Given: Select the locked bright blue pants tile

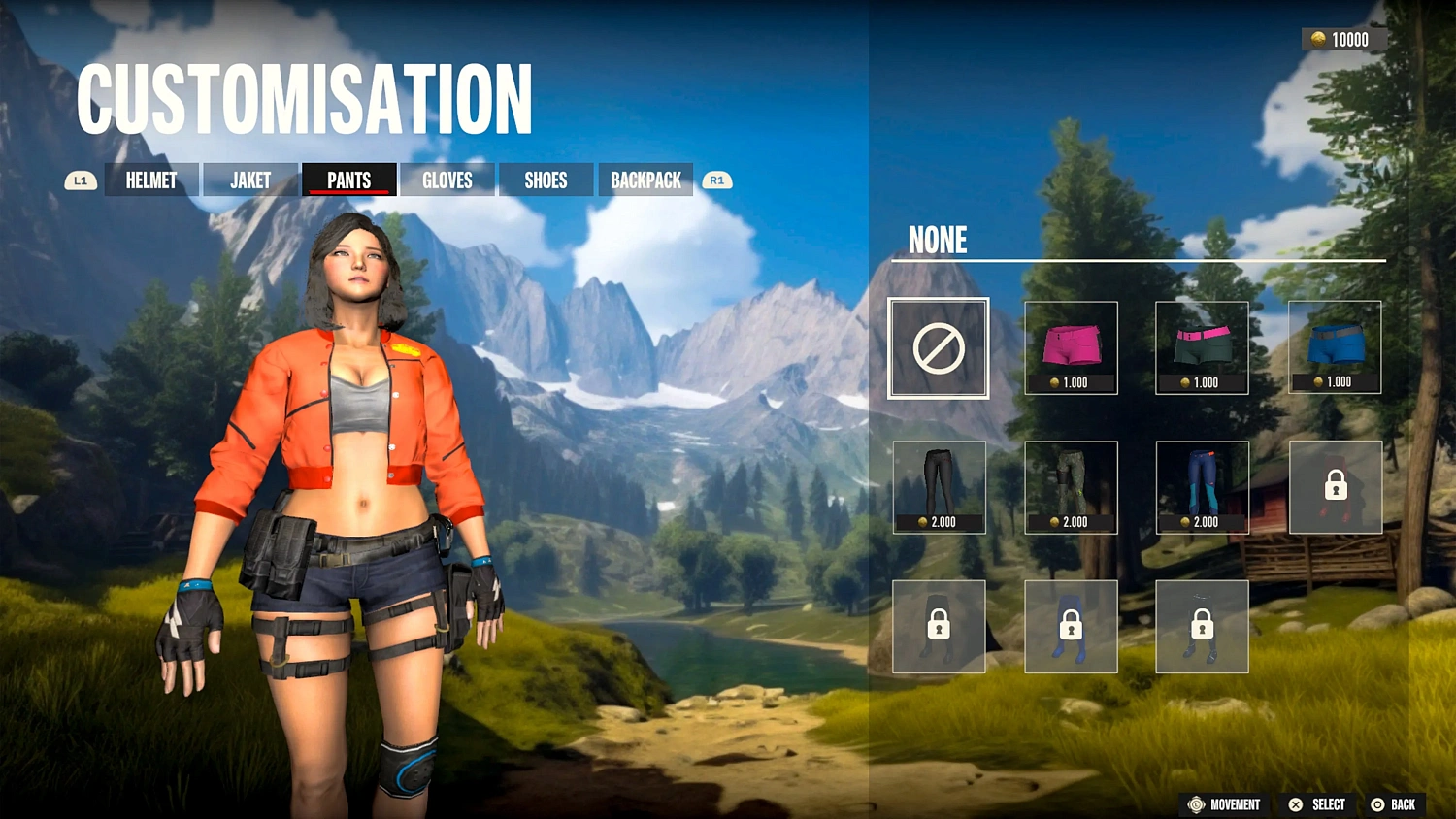Looking at the screenshot, I should [x=1071, y=627].
